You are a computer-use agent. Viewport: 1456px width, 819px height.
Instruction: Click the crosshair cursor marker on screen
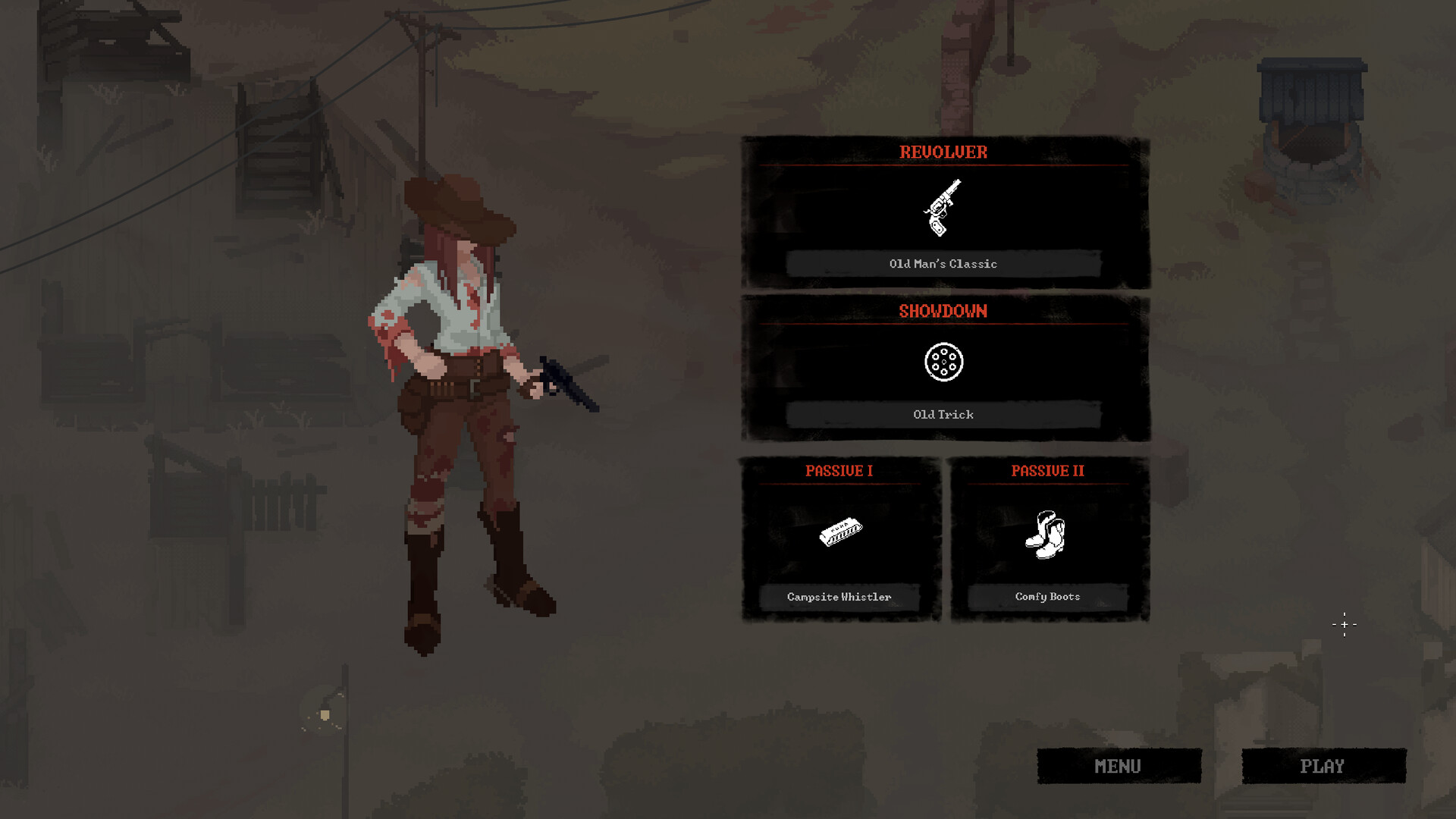point(1344,623)
